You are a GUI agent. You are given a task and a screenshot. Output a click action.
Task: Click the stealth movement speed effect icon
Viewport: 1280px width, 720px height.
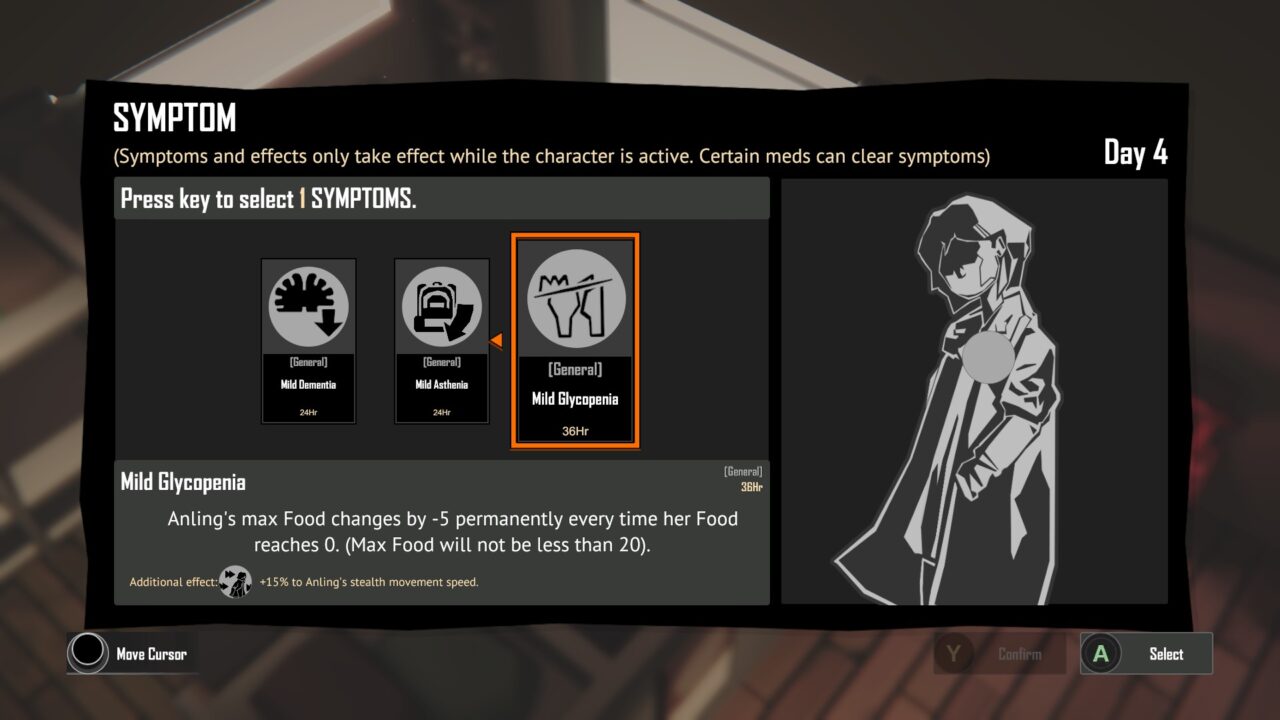(236, 581)
